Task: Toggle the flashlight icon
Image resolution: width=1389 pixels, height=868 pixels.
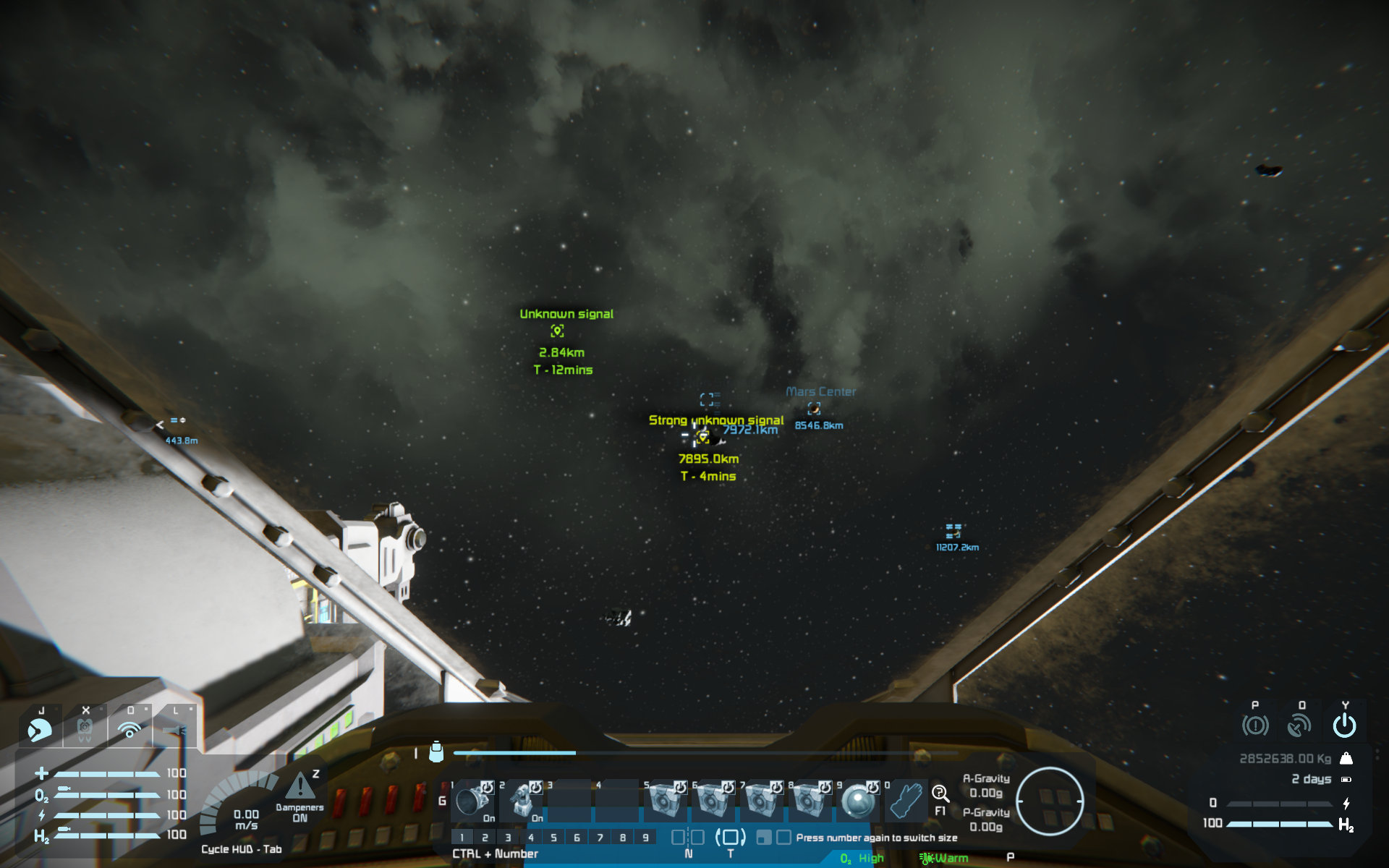Action: pyautogui.click(x=175, y=731)
